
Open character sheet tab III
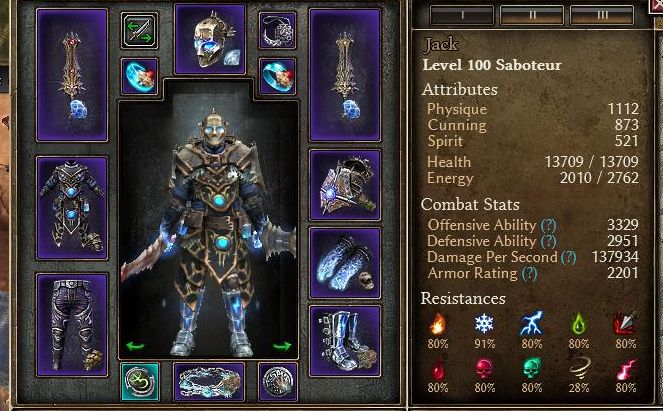point(600,16)
